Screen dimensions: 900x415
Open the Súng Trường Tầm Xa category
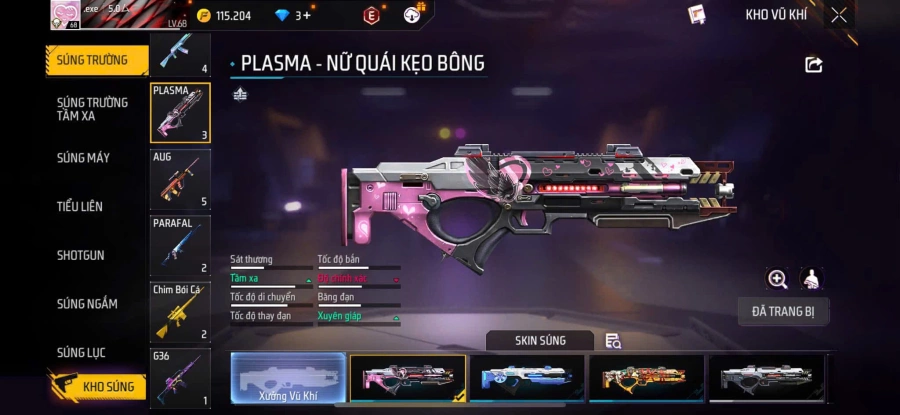(92, 109)
